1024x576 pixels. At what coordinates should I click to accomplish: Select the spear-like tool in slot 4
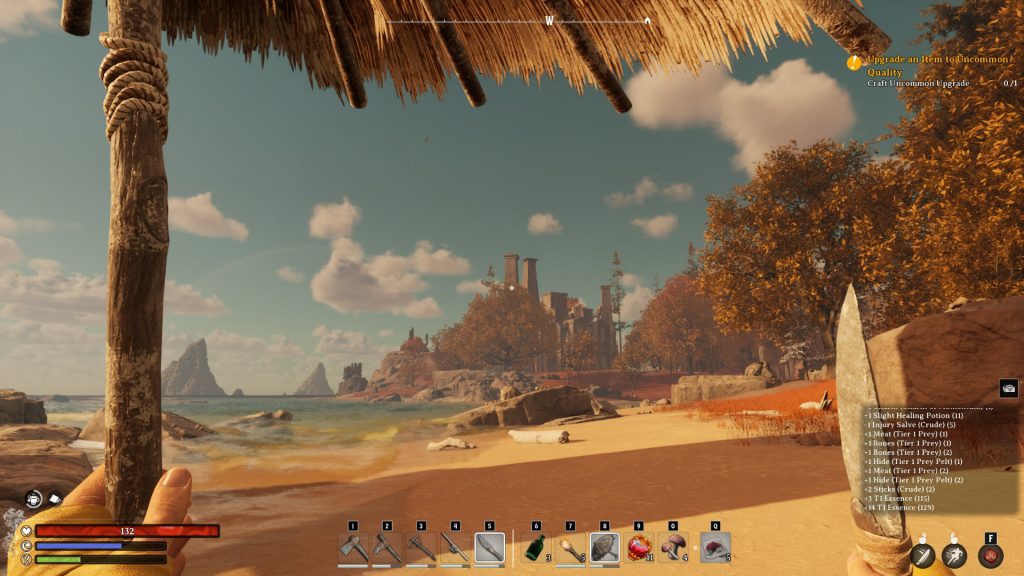click(x=455, y=548)
